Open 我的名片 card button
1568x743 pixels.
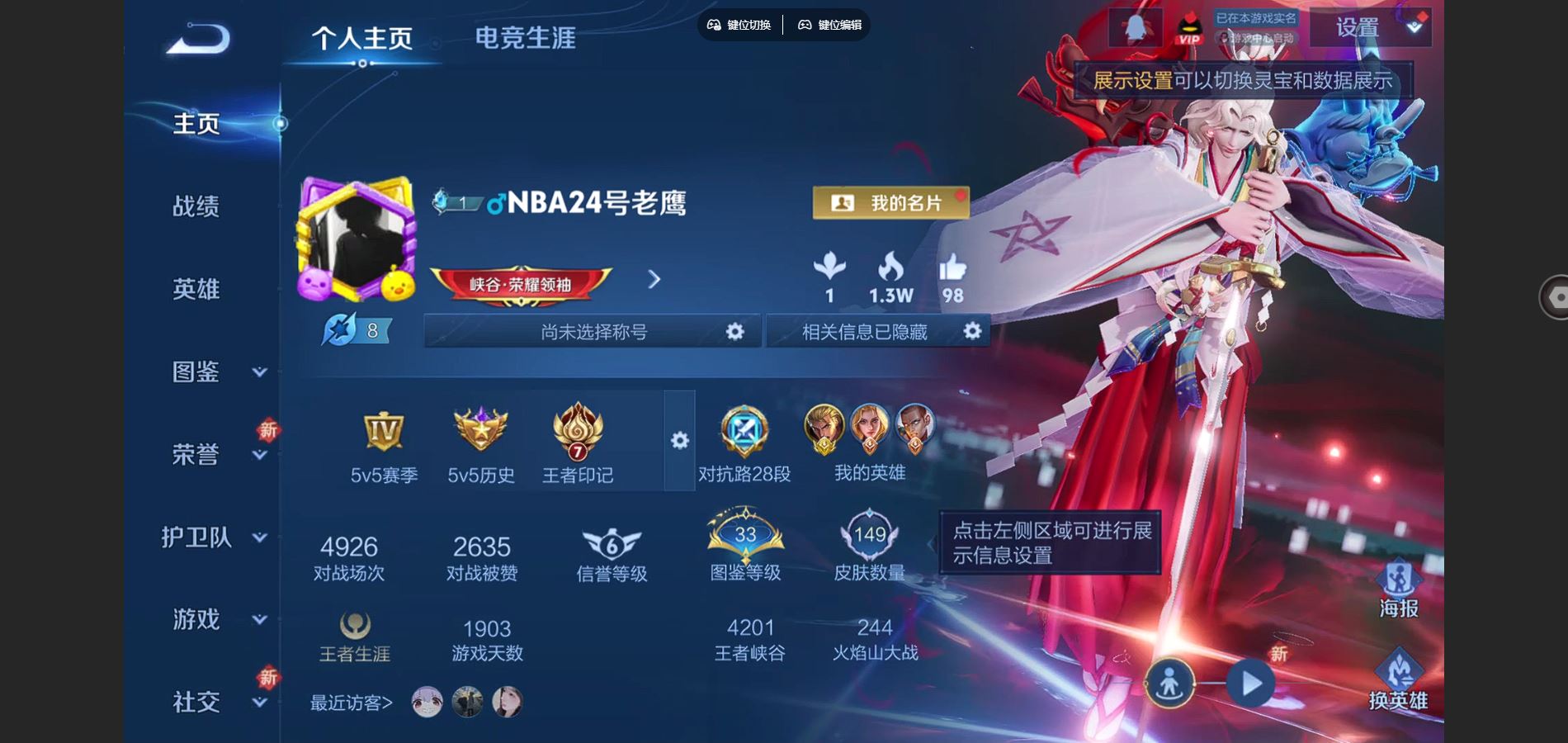tap(890, 202)
